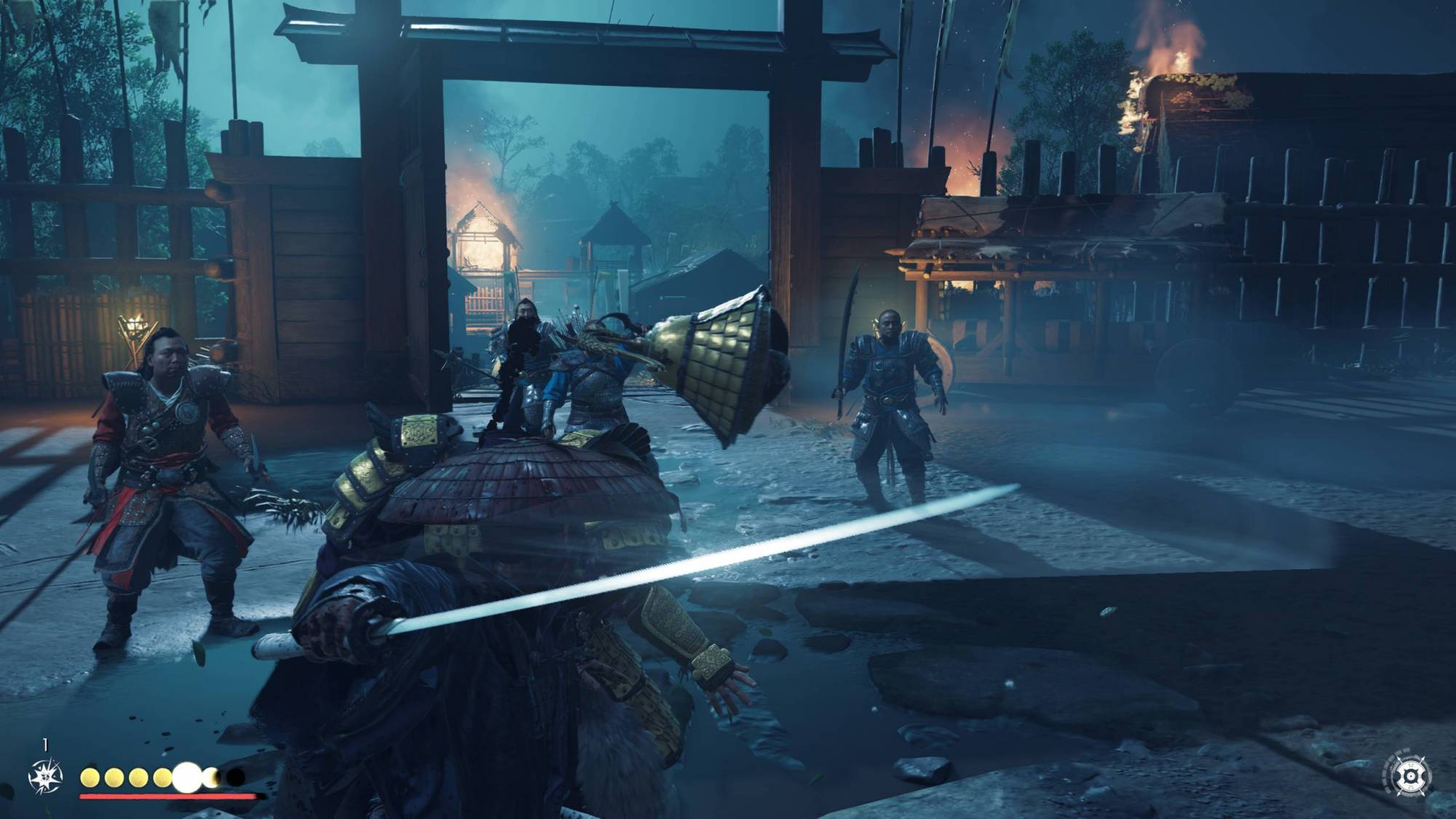
Task: Click the raised golden bell weapon
Action: click(x=721, y=357)
